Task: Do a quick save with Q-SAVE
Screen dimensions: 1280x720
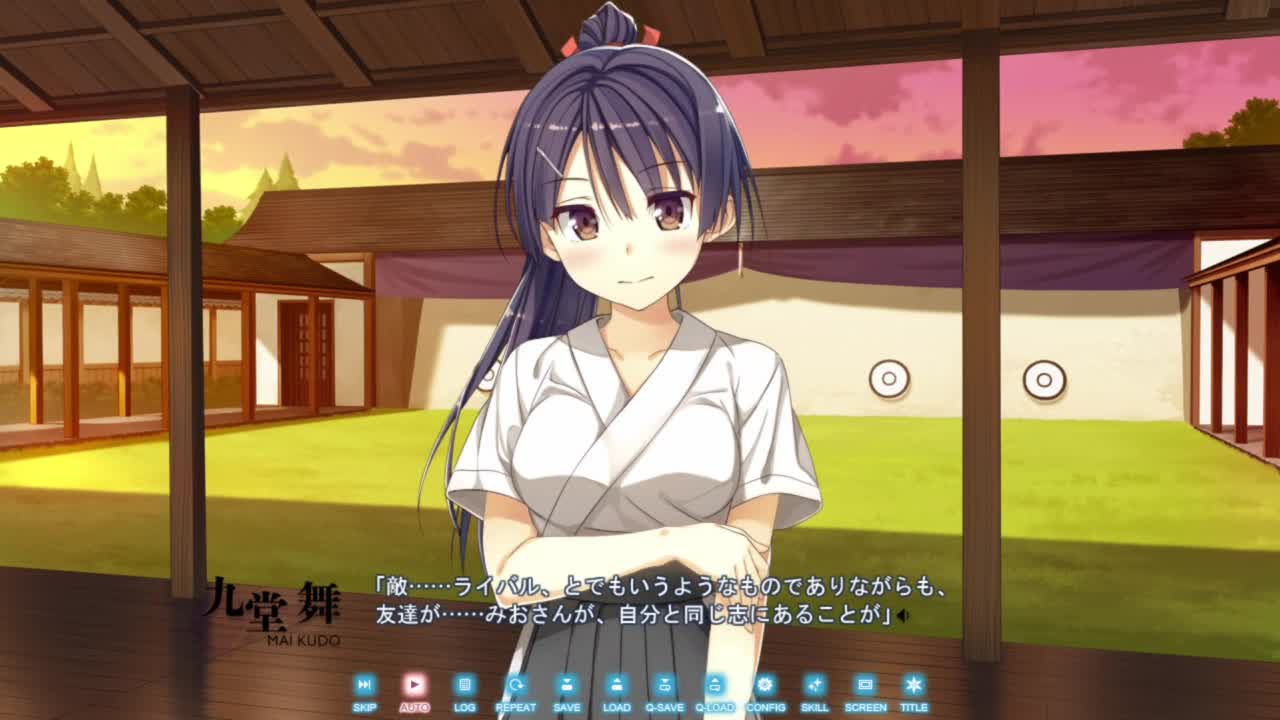Action: pyautogui.click(x=664, y=686)
